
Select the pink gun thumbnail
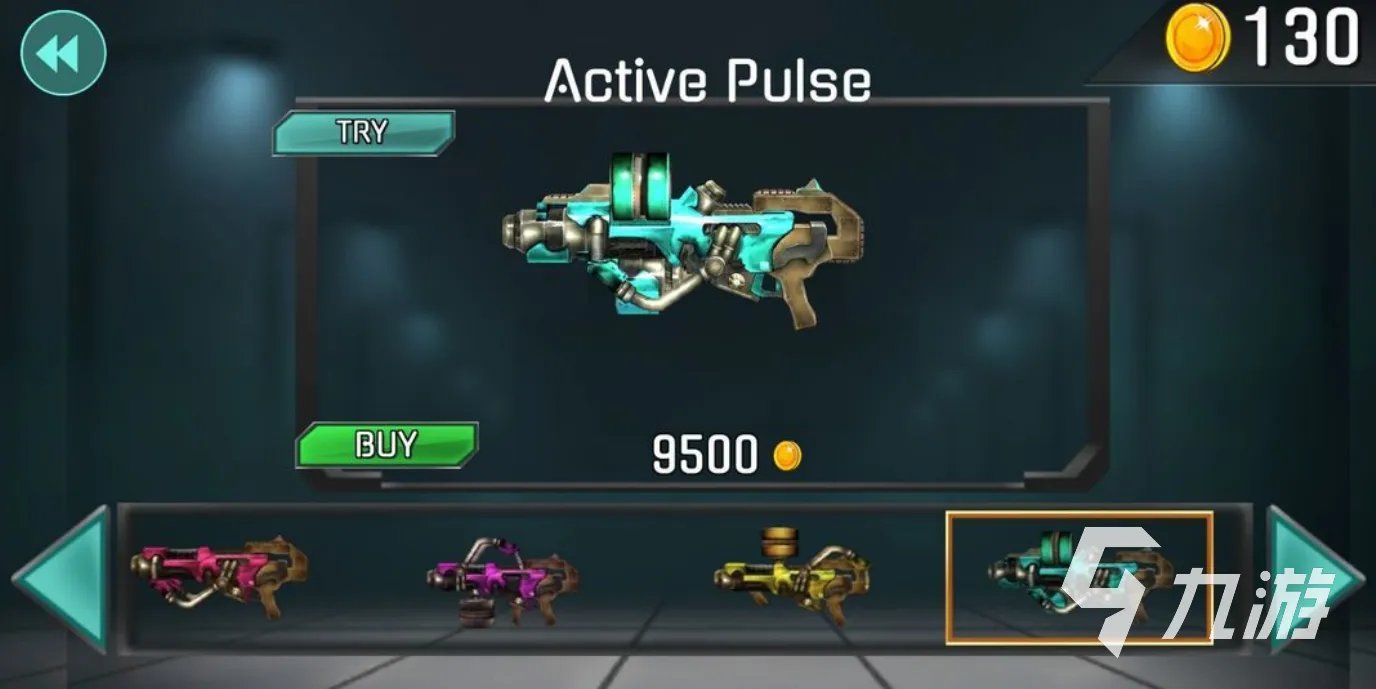pos(219,578)
